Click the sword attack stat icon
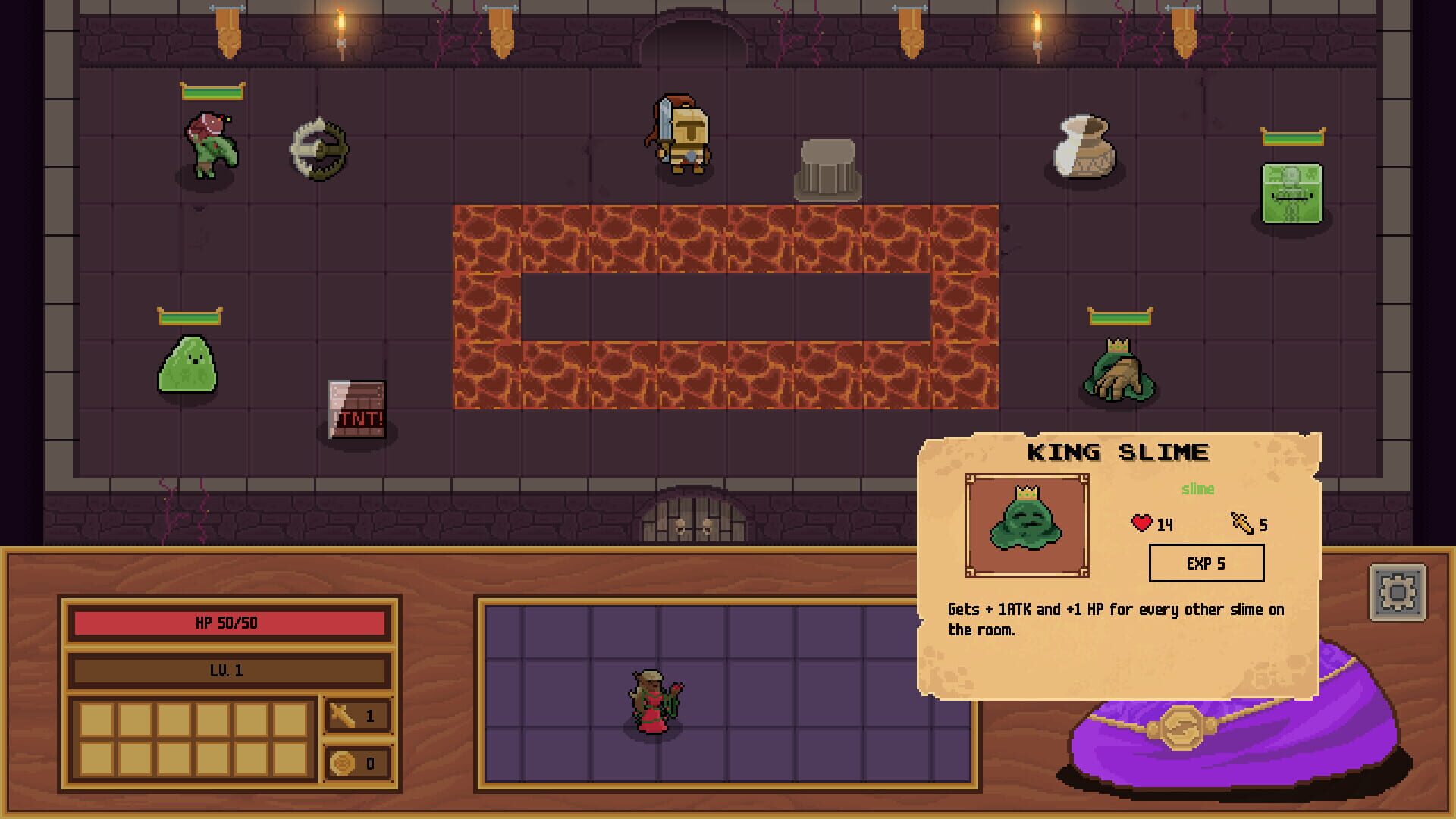This screenshot has height=819, width=1456. pos(344,715)
